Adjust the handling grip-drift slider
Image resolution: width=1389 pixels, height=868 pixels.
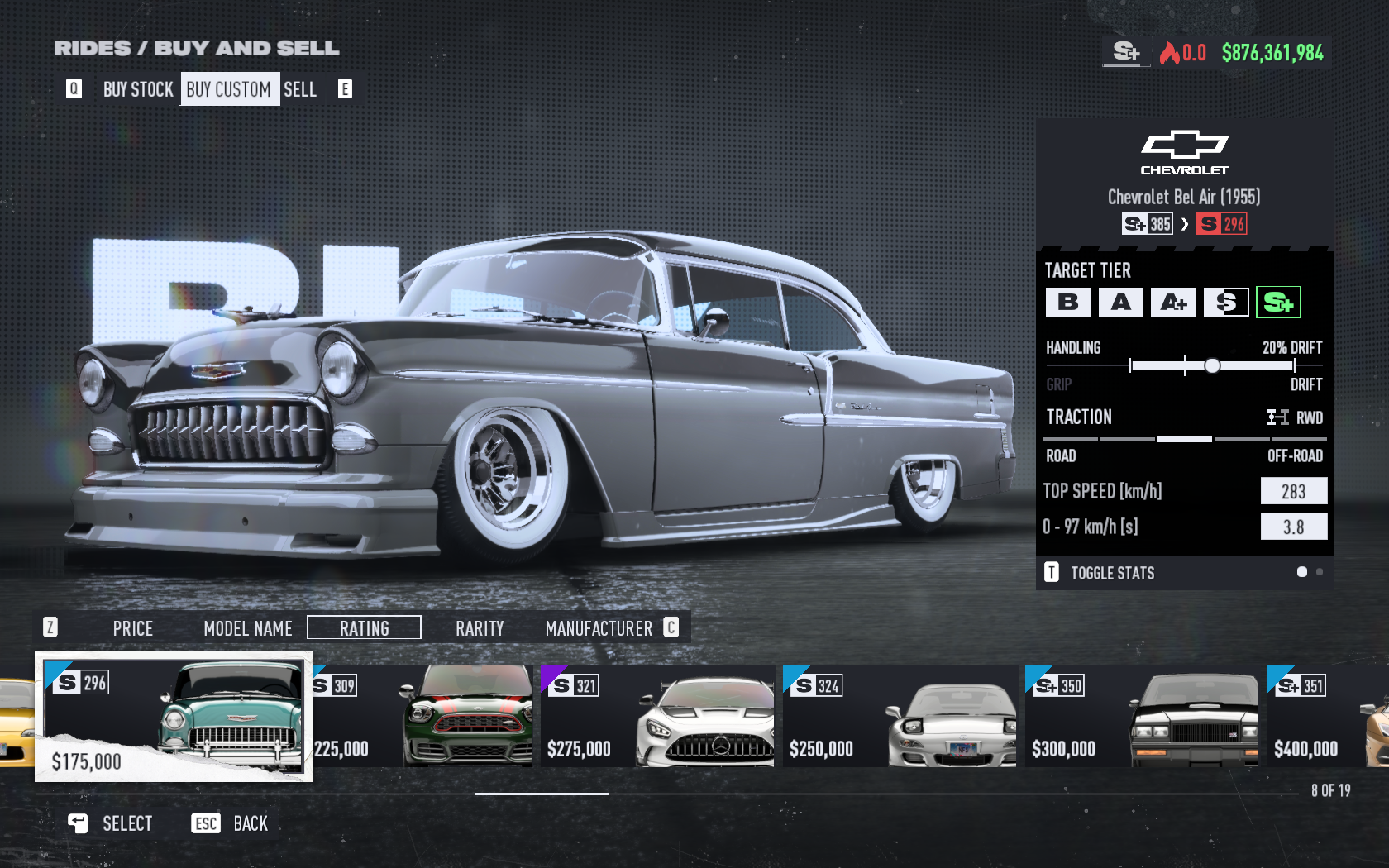click(1212, 365)
